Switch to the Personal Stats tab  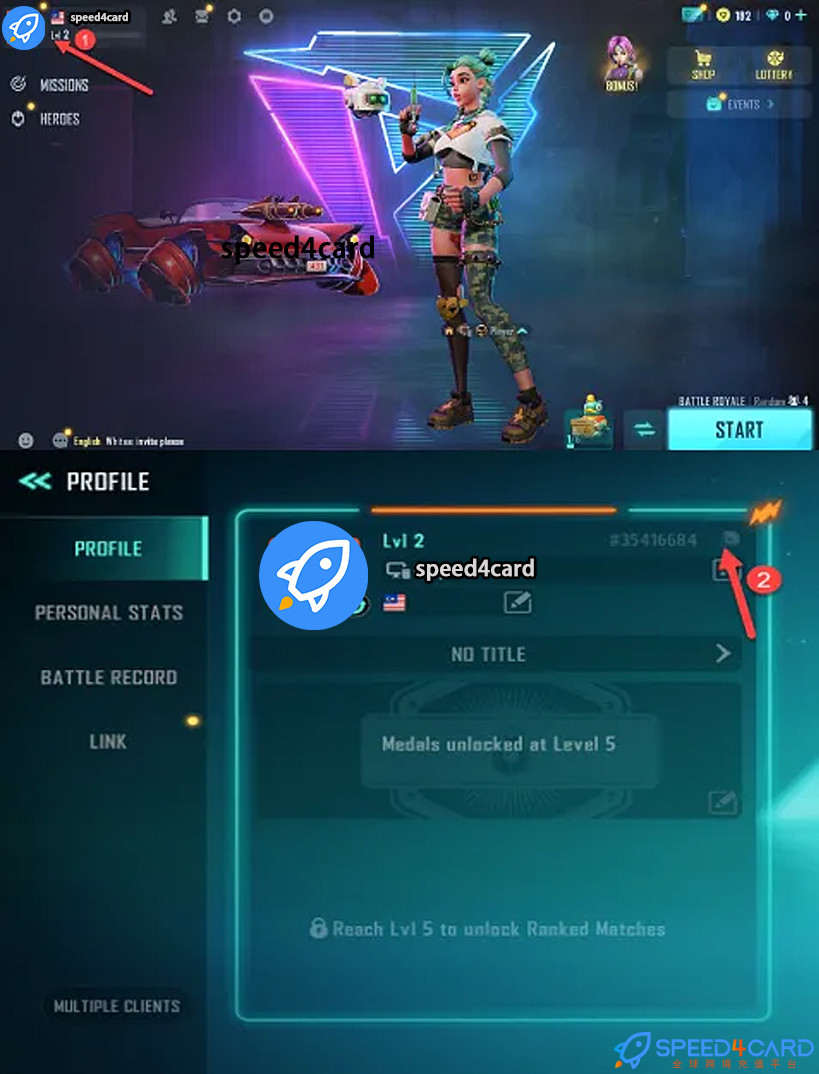[x=108, y=613]
